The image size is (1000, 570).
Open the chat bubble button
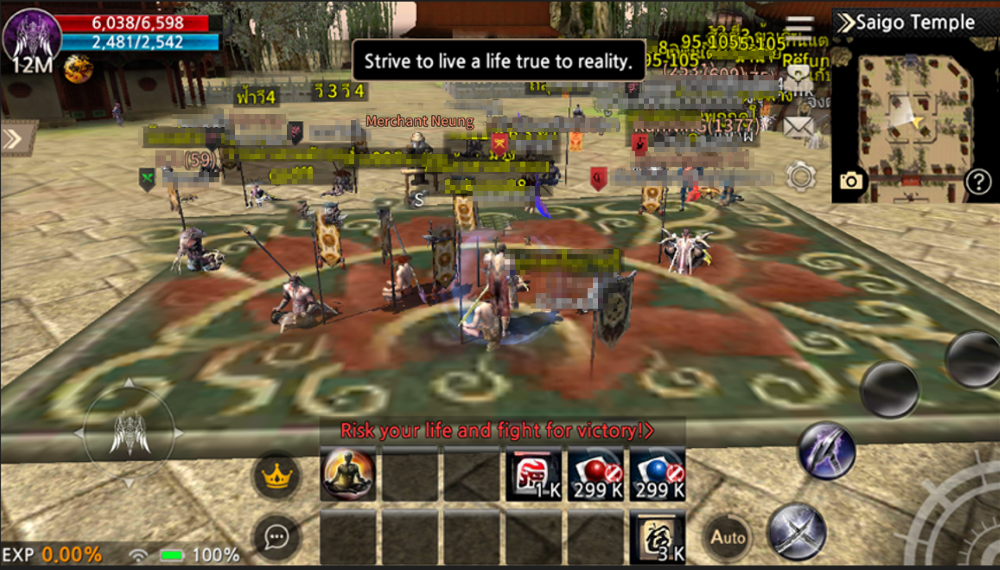[x=277, y=537]
